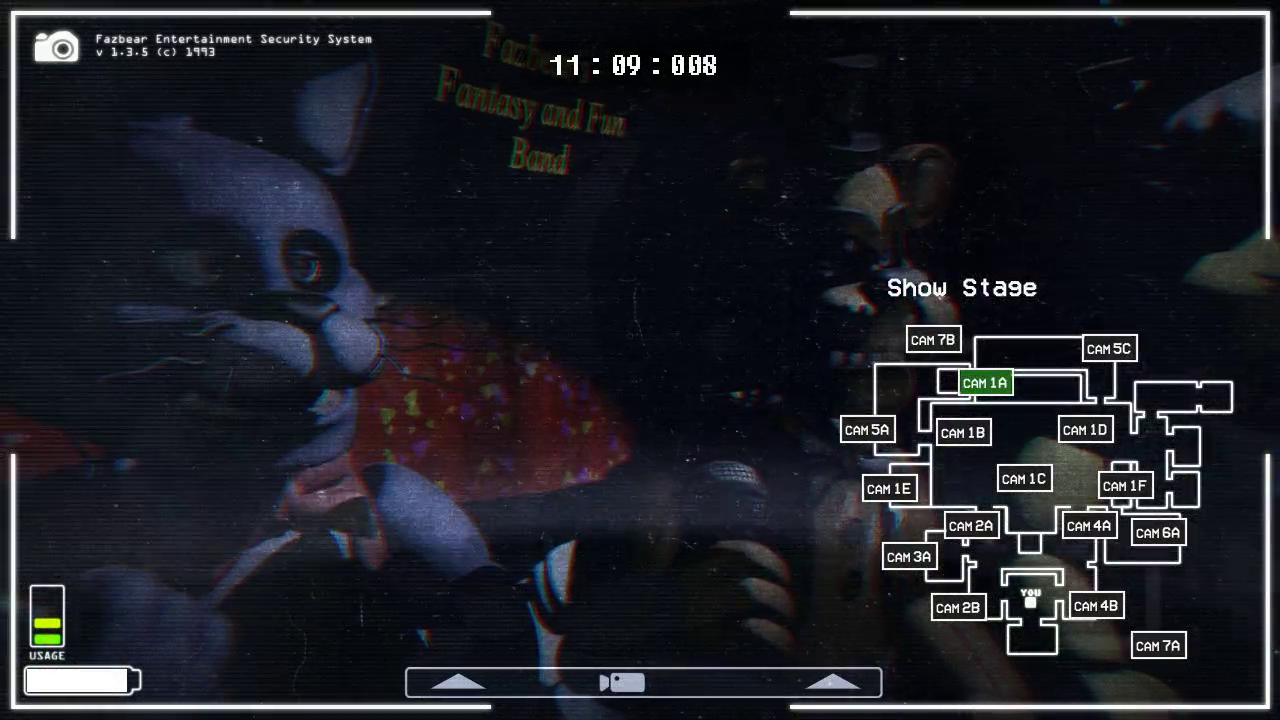Click the YOU marker on the map
Viewport: 1280px width, 720px height.
click(1029, 597)
